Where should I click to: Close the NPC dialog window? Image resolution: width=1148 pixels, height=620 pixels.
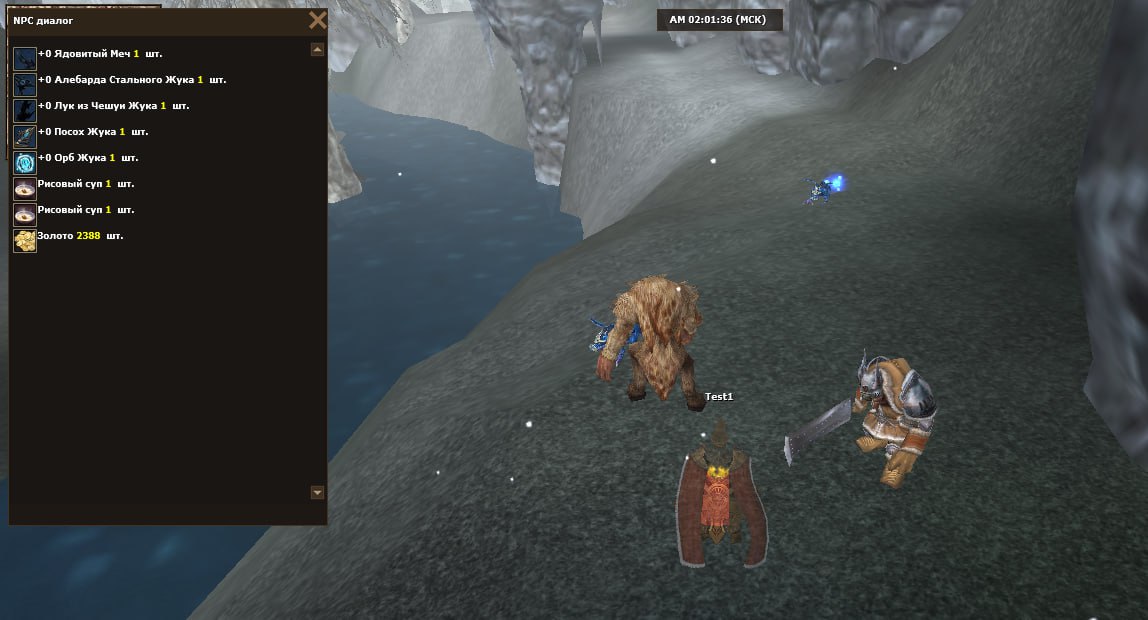tap(318, 20)
